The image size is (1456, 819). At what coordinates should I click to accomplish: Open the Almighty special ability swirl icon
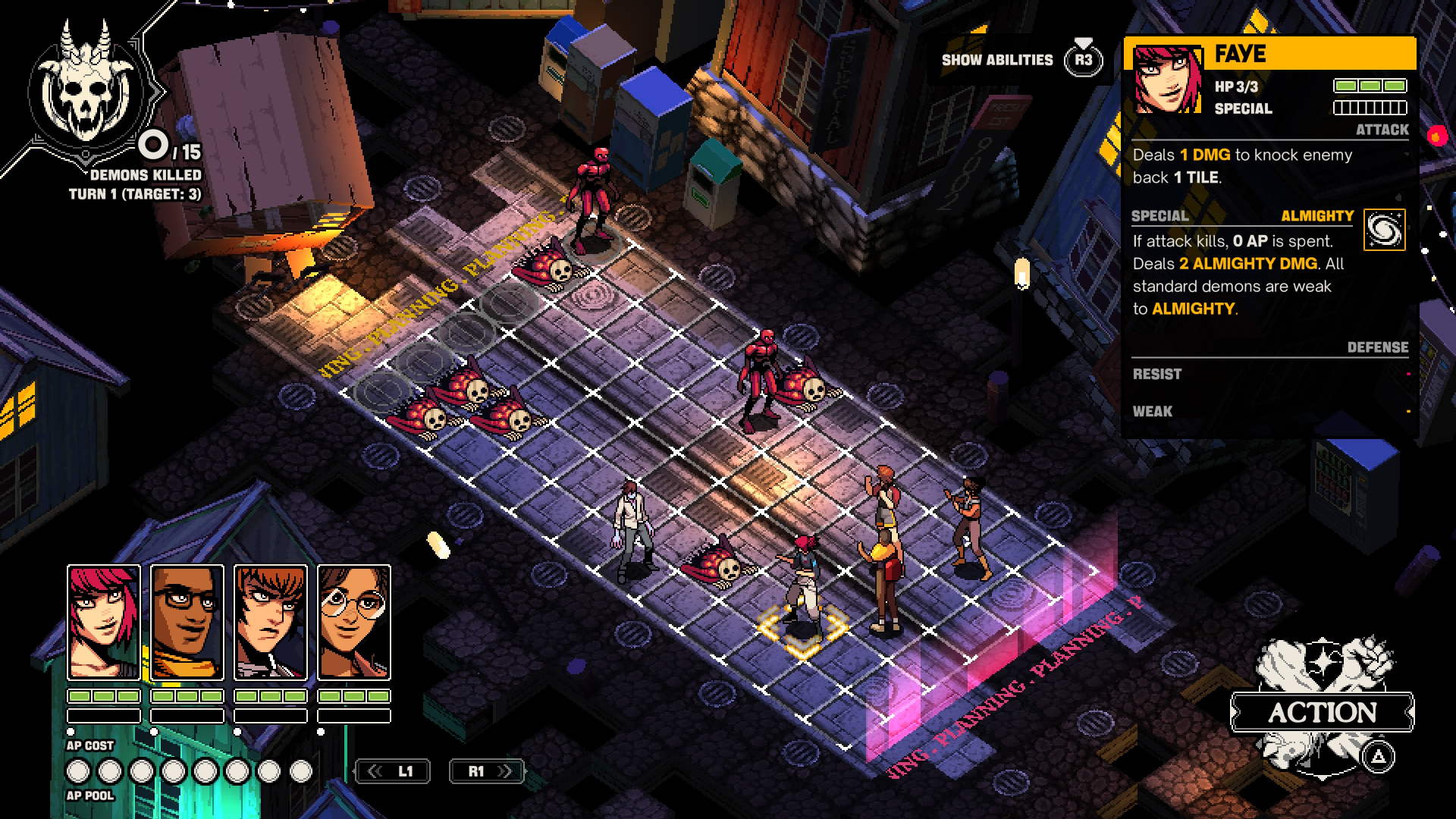pos(1384,230)
